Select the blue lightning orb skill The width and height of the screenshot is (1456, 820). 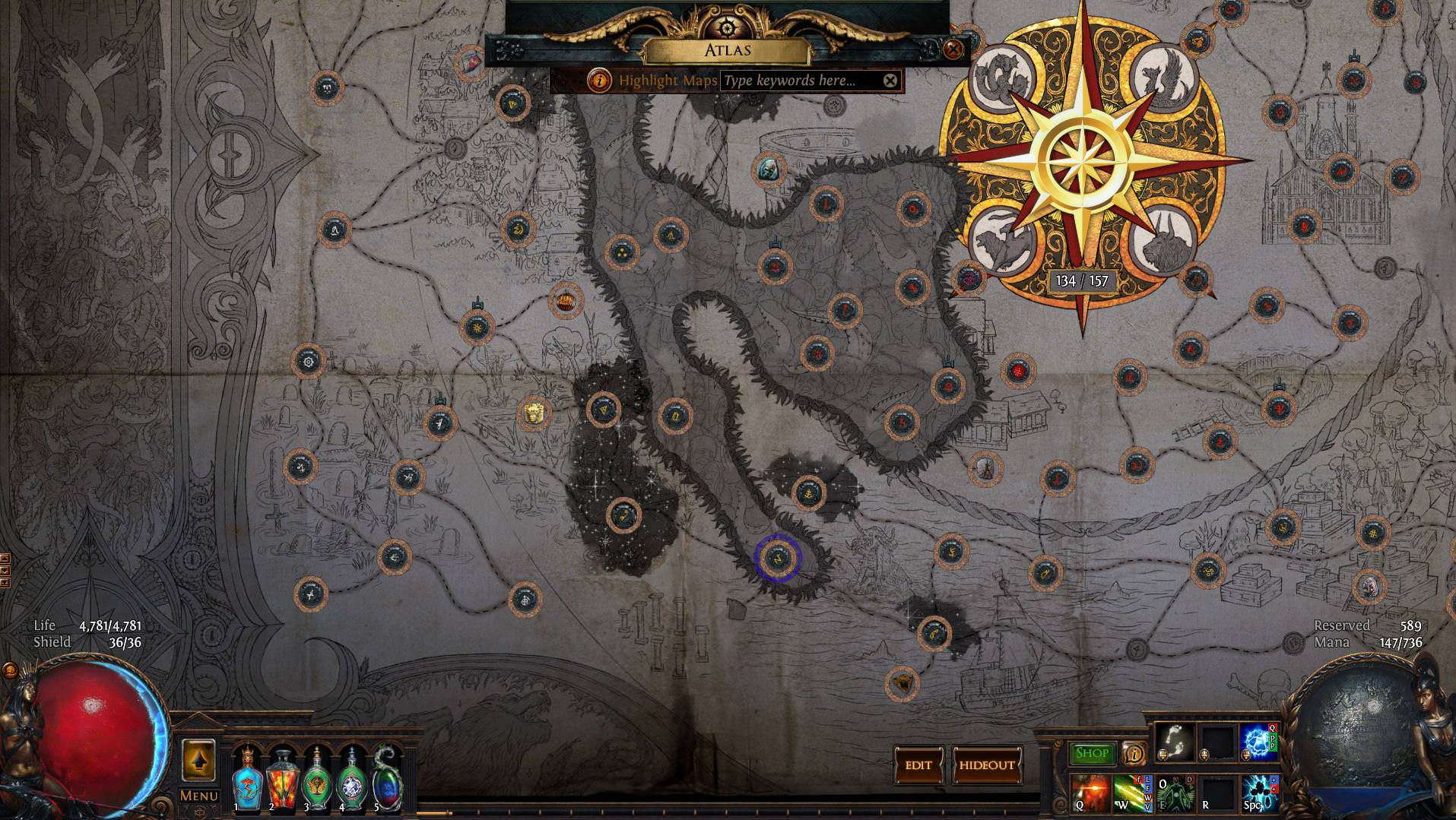pos(1258,741)
